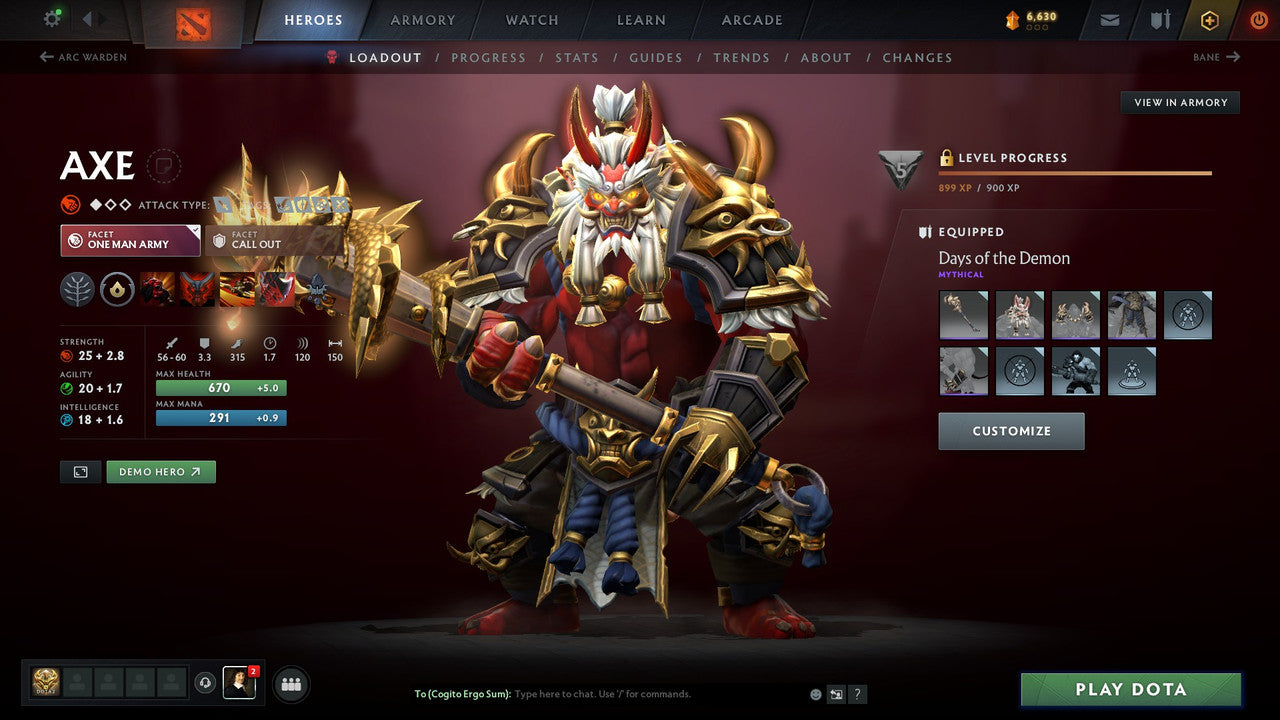
Task: Click the orange power icon
Action: [1258, 19]
